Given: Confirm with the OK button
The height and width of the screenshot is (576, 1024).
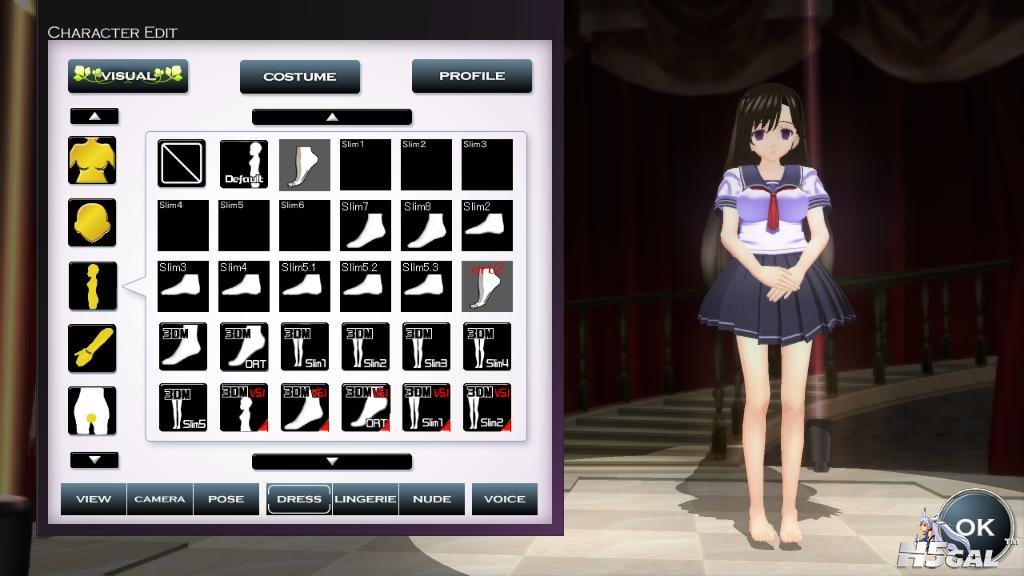Looking at the screenshot, I should tap(974, 527).
